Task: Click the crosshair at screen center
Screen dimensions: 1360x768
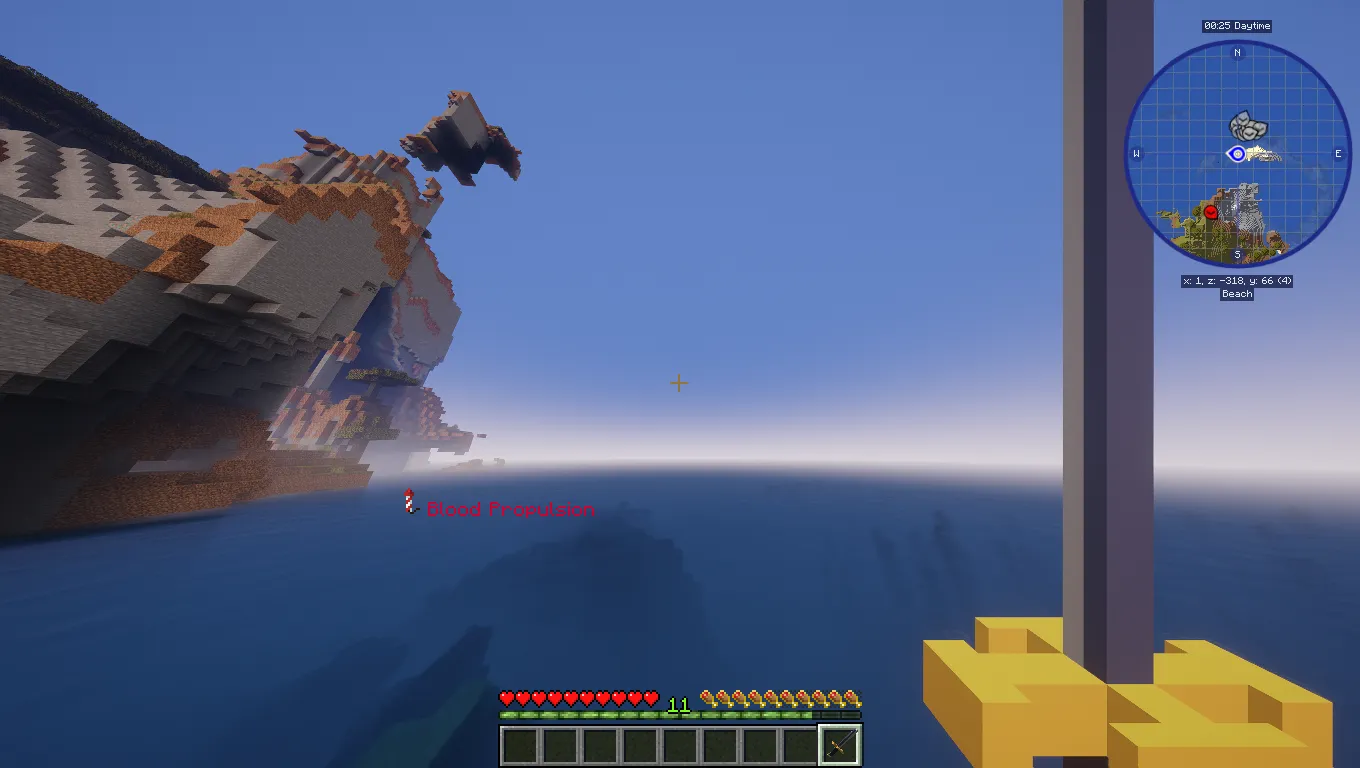Action: click(678, 383)
